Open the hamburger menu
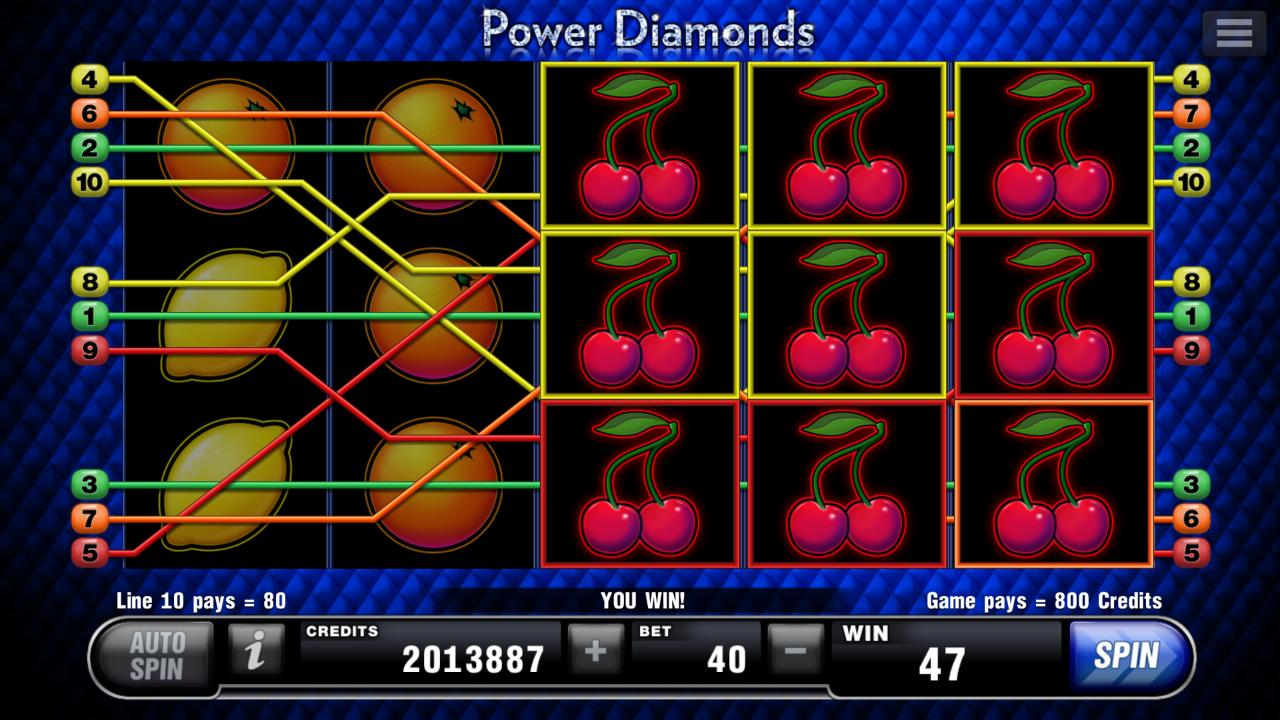 pos(1233,32)
